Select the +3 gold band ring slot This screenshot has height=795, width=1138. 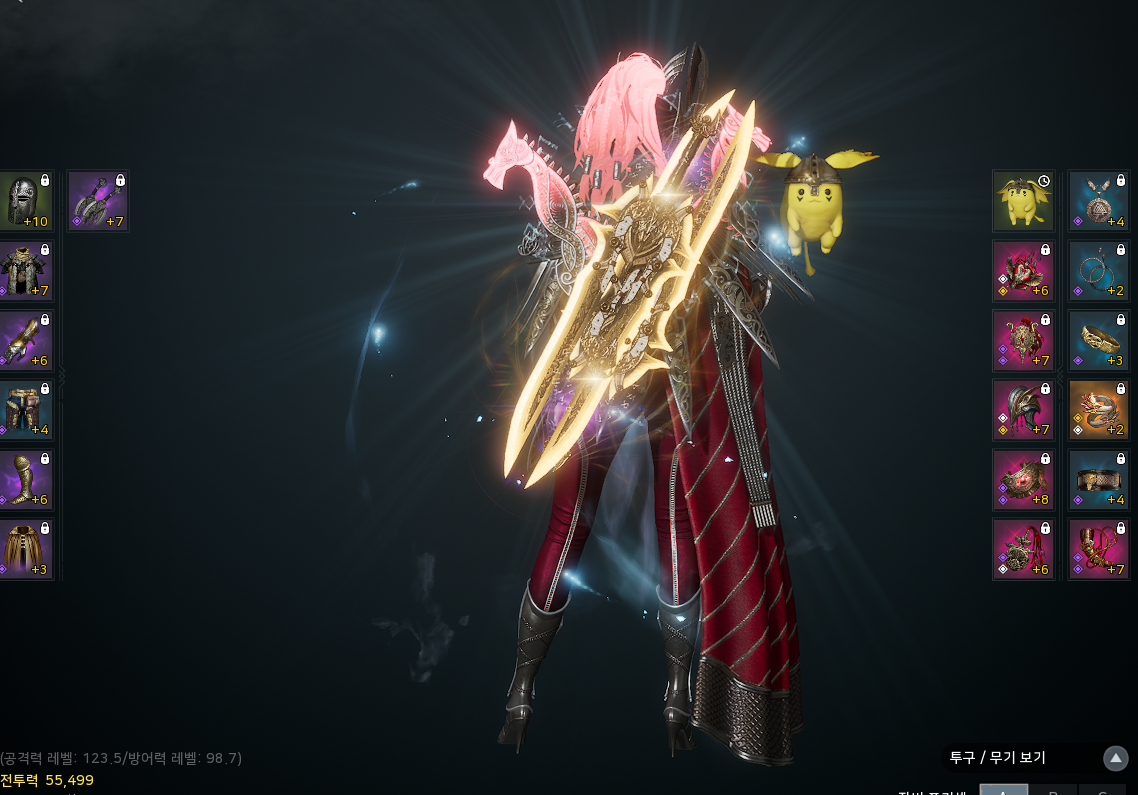(1098, 341)
